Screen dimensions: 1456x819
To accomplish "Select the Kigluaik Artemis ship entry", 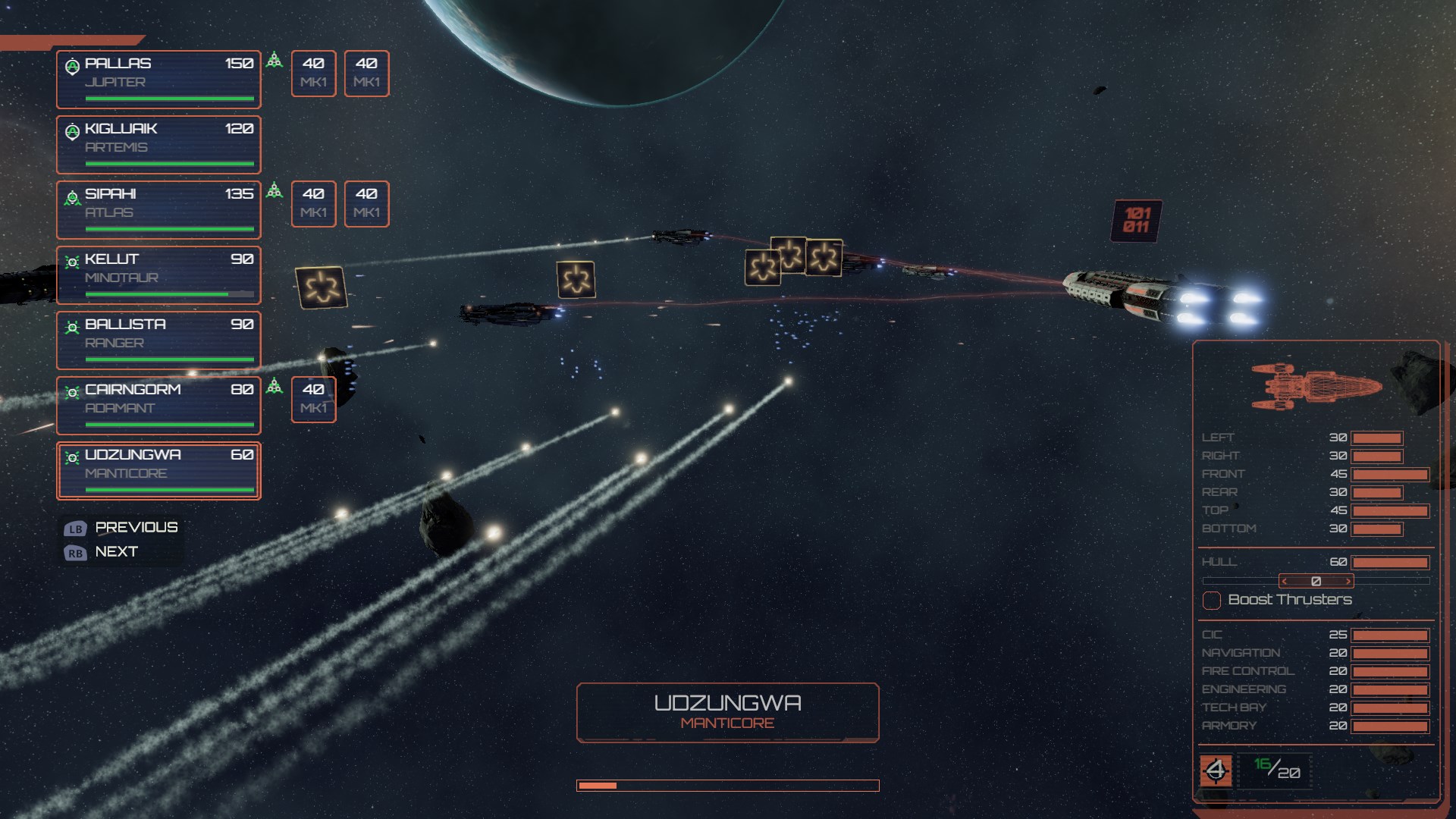I will [x=158, y=144].
